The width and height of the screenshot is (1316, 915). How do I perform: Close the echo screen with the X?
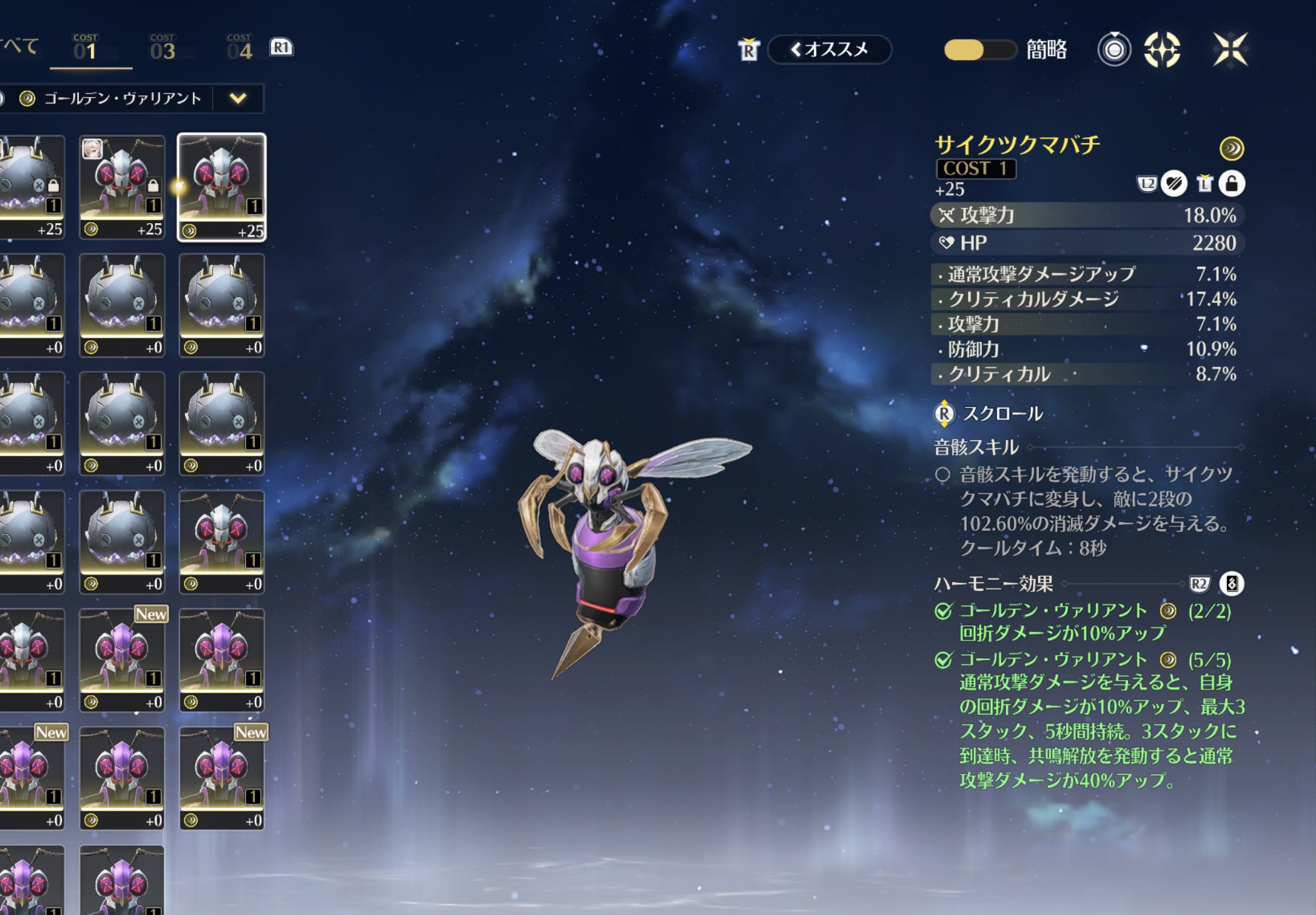point(1230,50)
